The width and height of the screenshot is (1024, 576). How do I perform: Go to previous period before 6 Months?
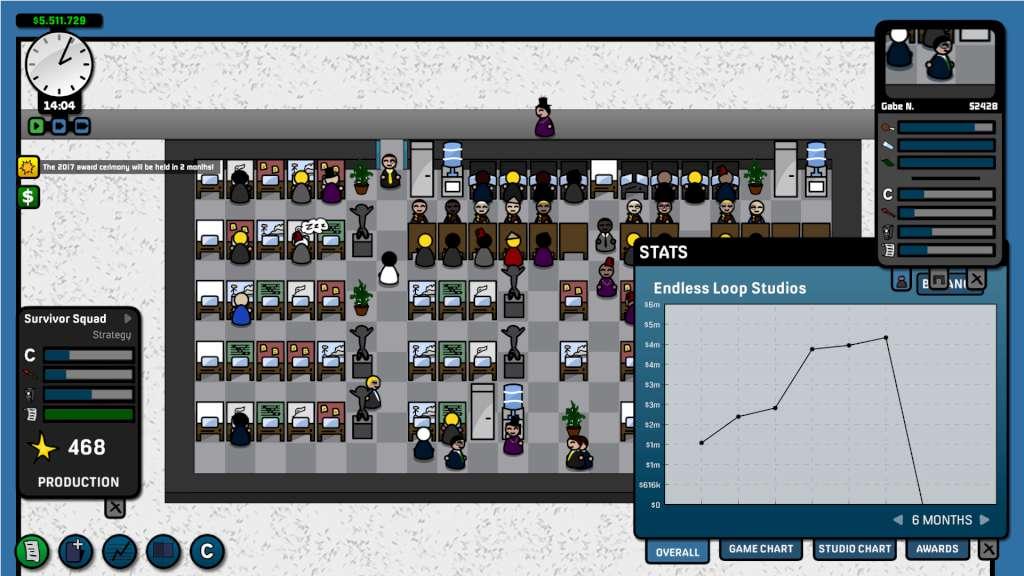click(898, 520)
